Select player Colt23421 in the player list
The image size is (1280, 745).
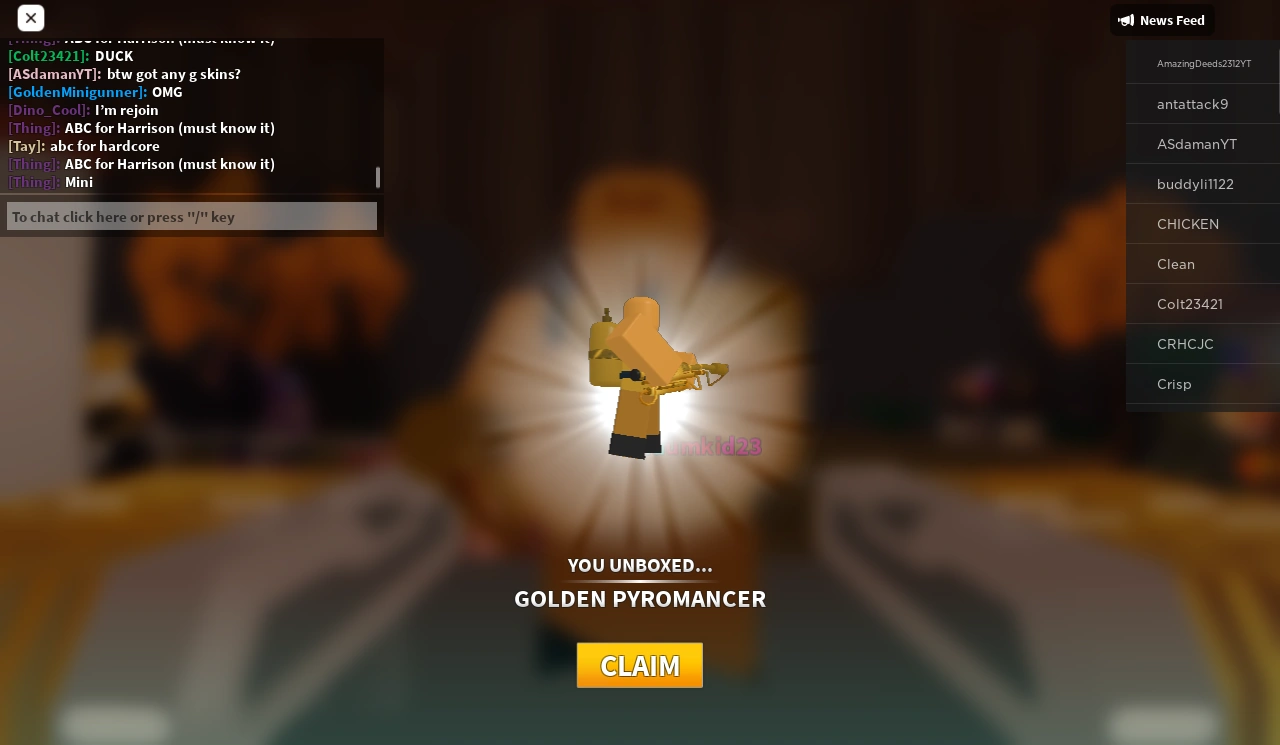1190,304
